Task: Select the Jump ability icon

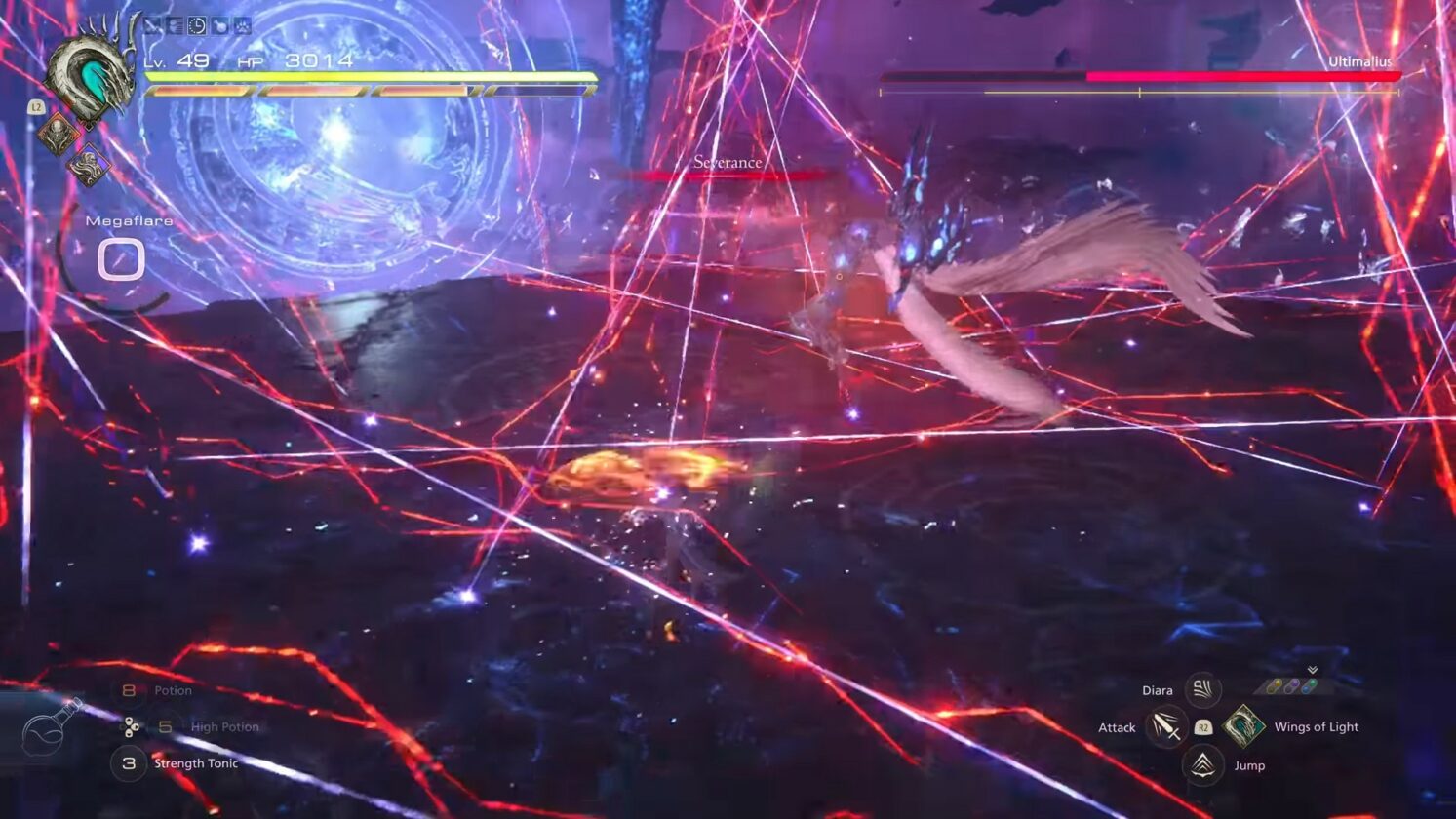Action: 1201,764
